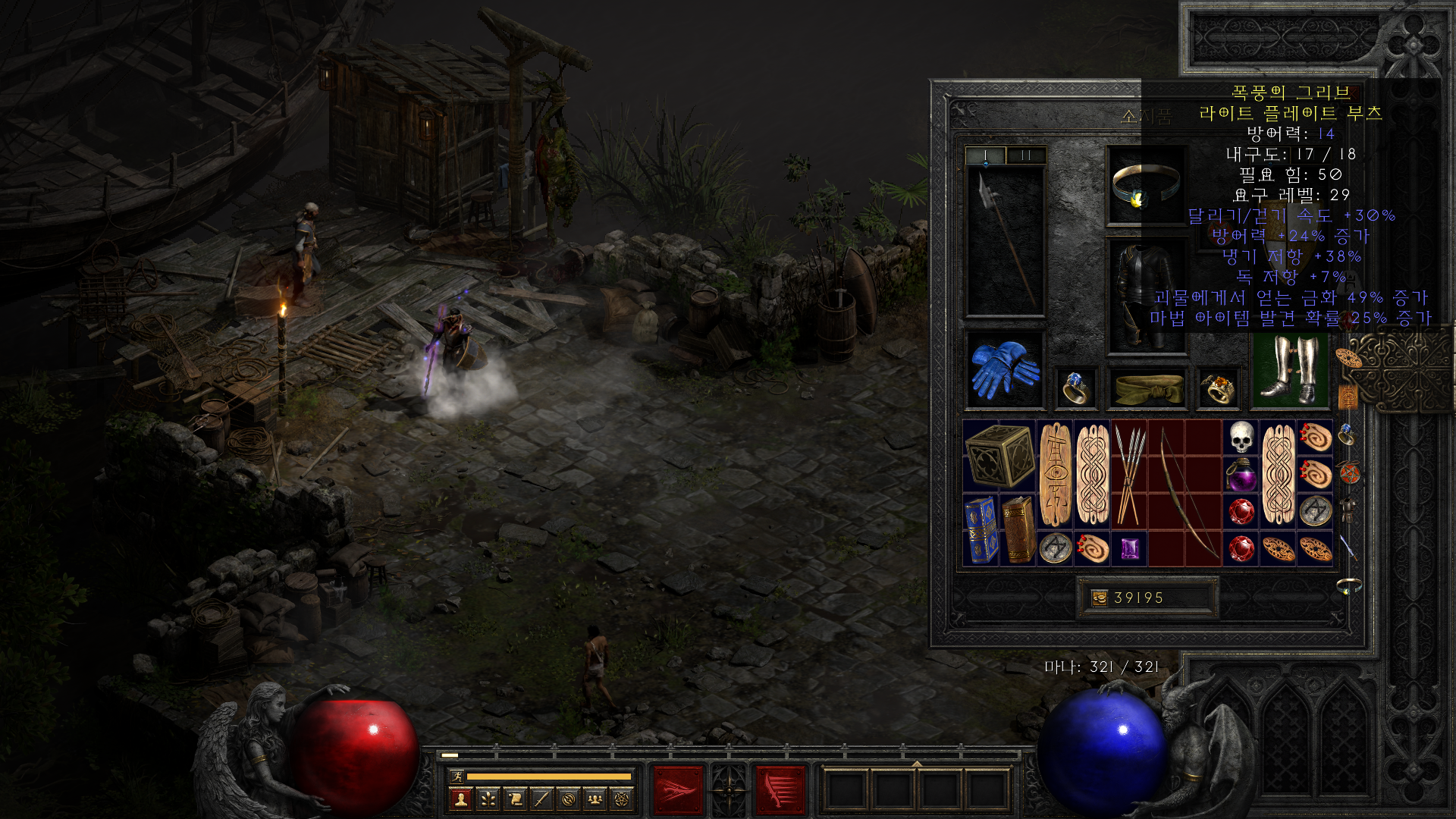Pick up the long bow
Image resolution: width=1456 pixels, height=819 pixels.
coord(1185,493)
